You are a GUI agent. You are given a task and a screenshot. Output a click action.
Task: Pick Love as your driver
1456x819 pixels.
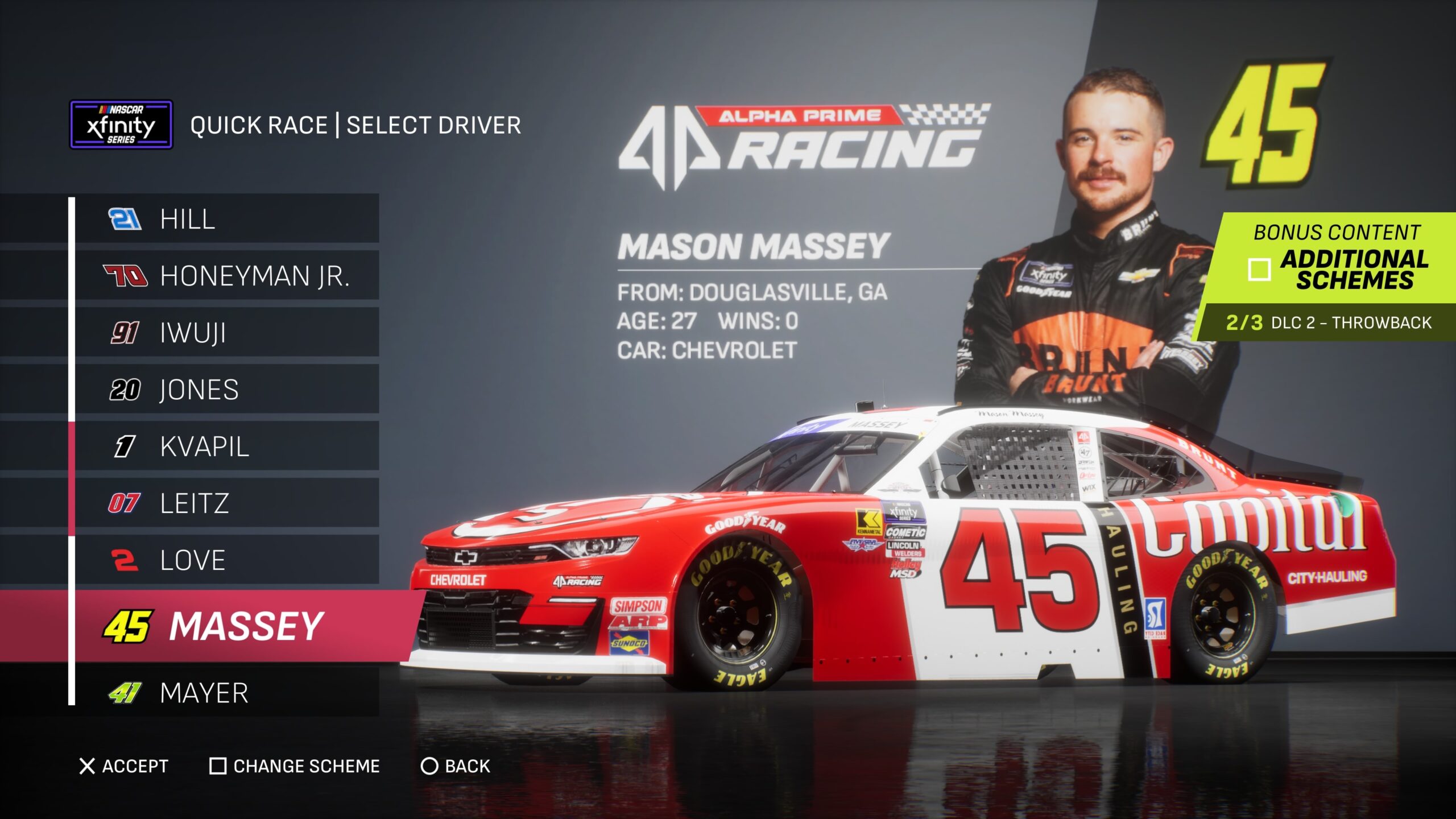coord(226,560)
